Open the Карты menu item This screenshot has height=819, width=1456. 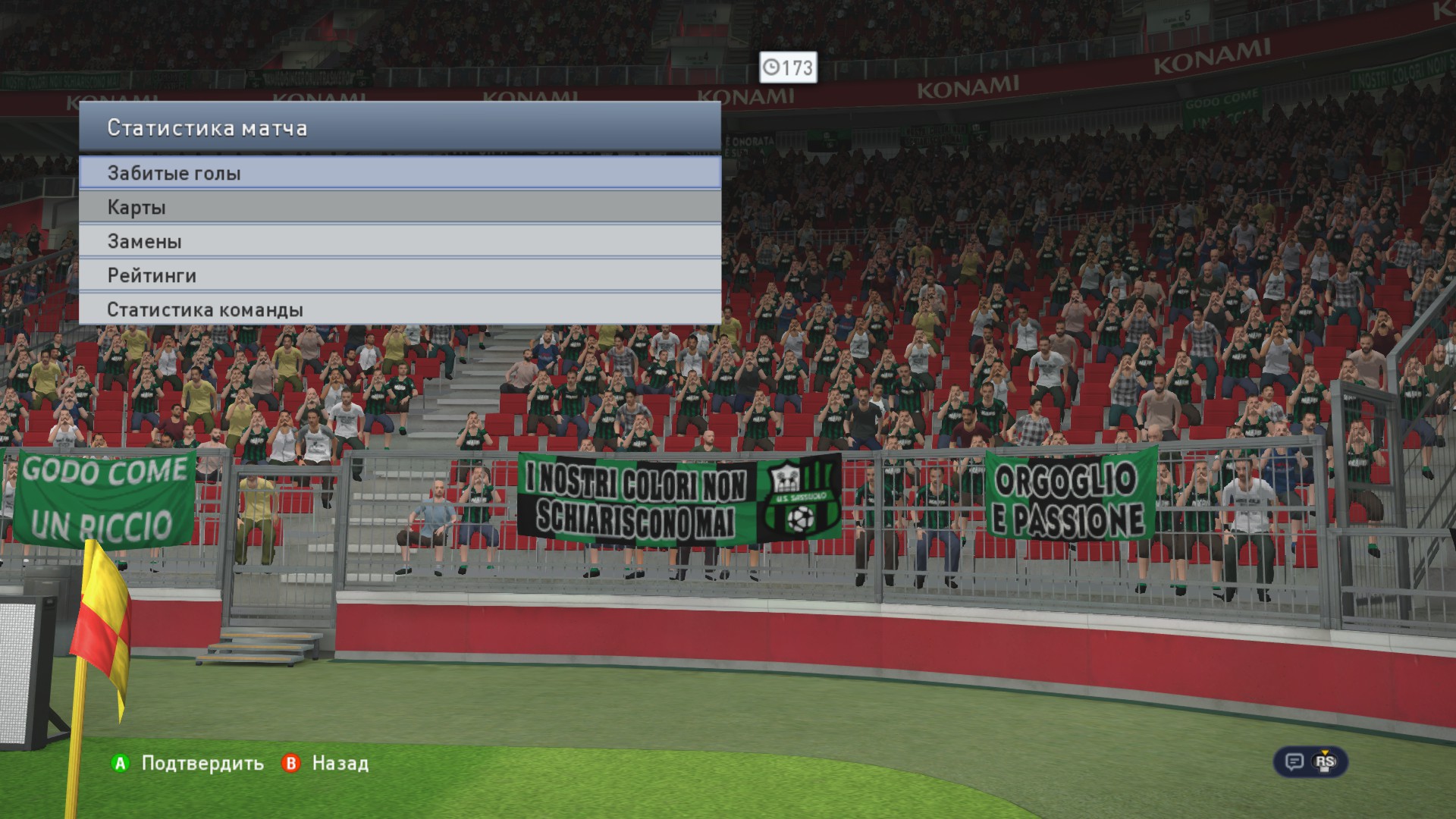point(400,207)
